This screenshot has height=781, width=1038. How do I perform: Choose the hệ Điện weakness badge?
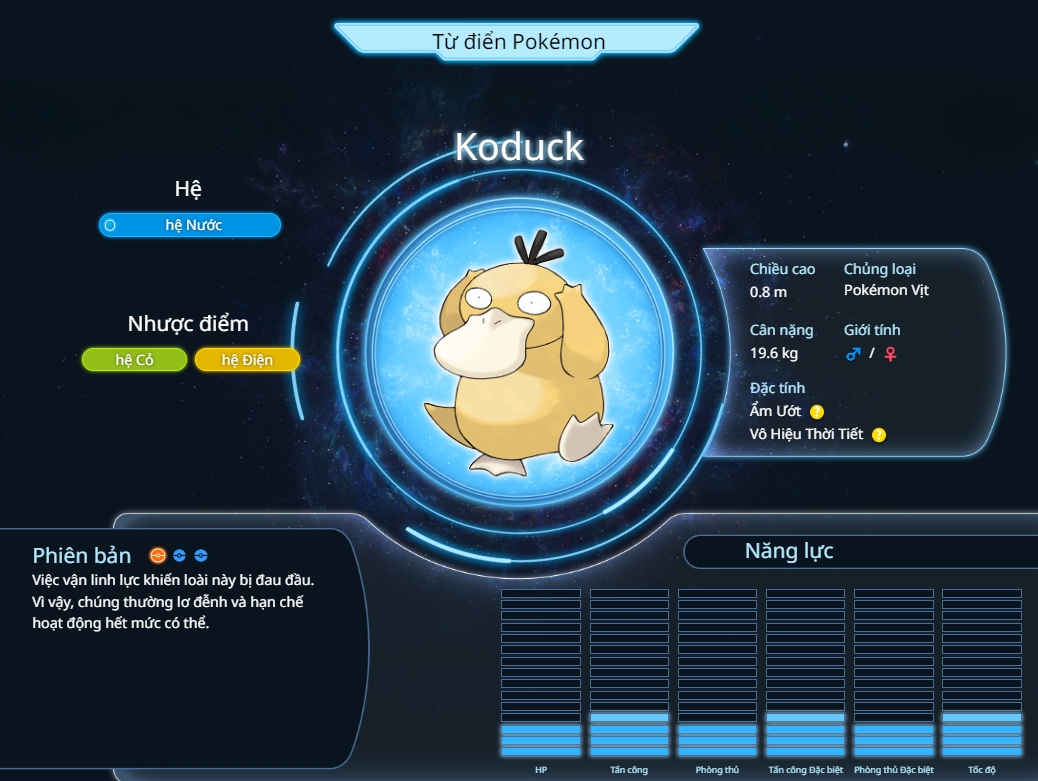click(247, 360)
